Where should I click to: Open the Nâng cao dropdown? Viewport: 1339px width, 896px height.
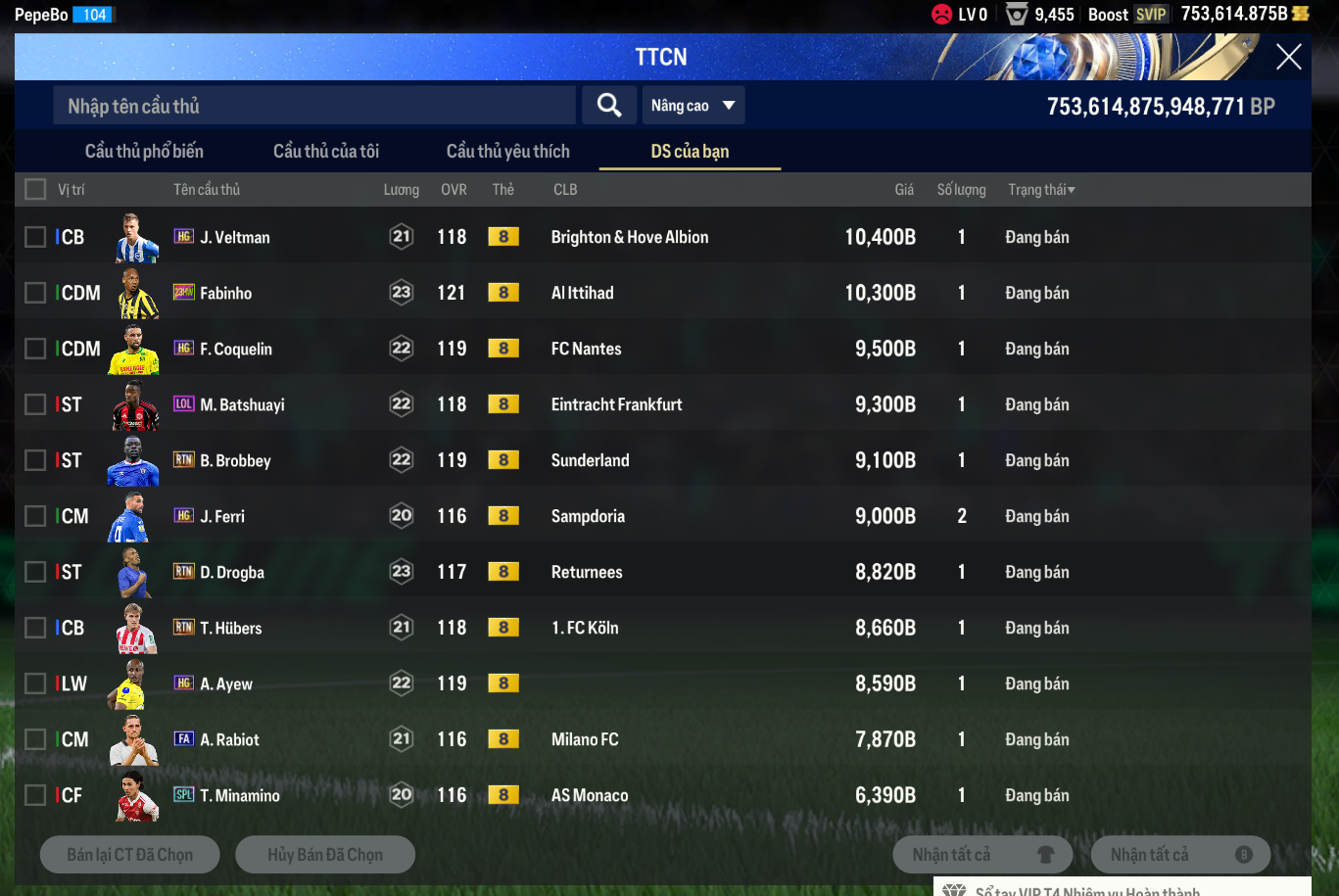point(693,106)
